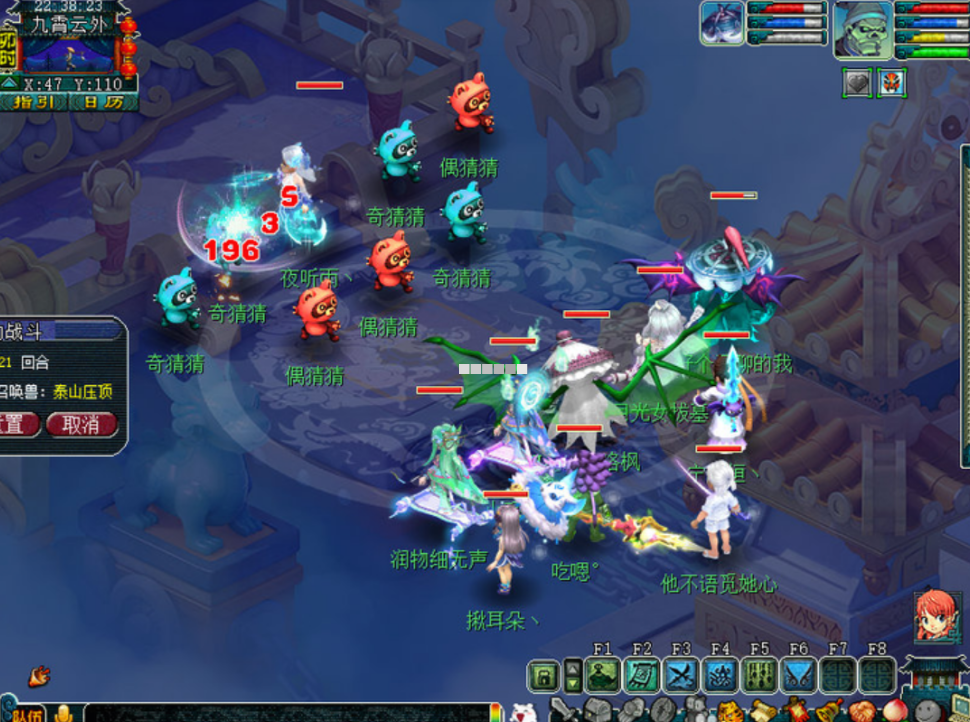This screenshot has height=722, width=970.
Task: Click the red-haired girl avatar icon
Action: click(937, 616)
